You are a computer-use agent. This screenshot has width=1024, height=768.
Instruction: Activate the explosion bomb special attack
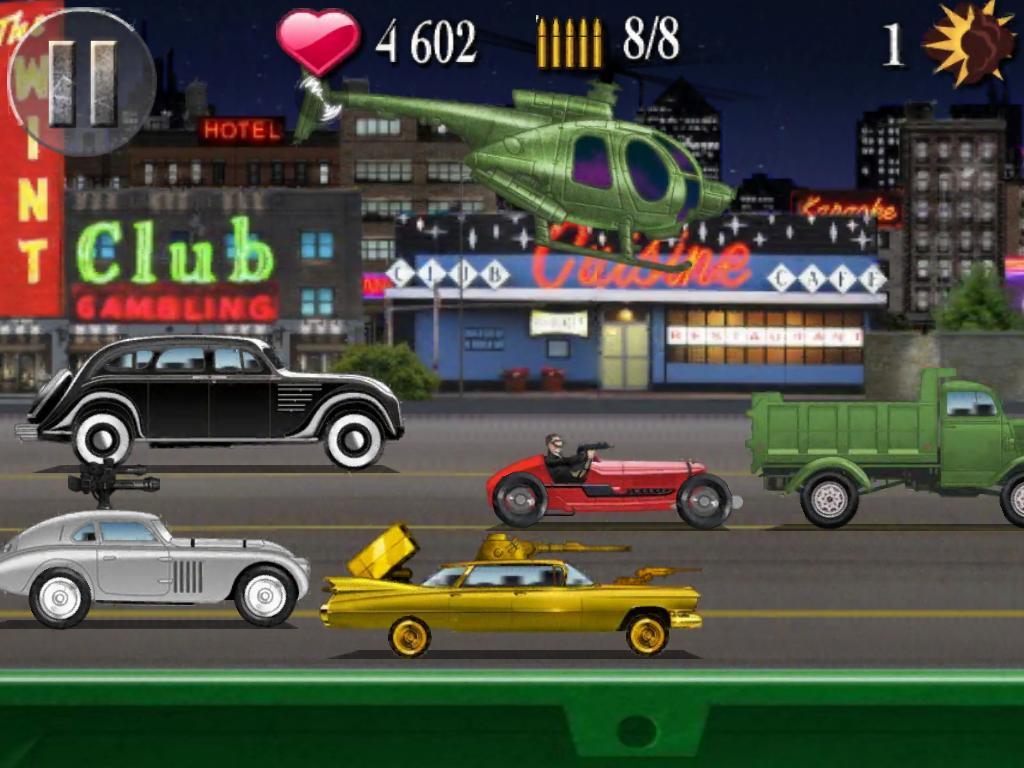point(968,42)
